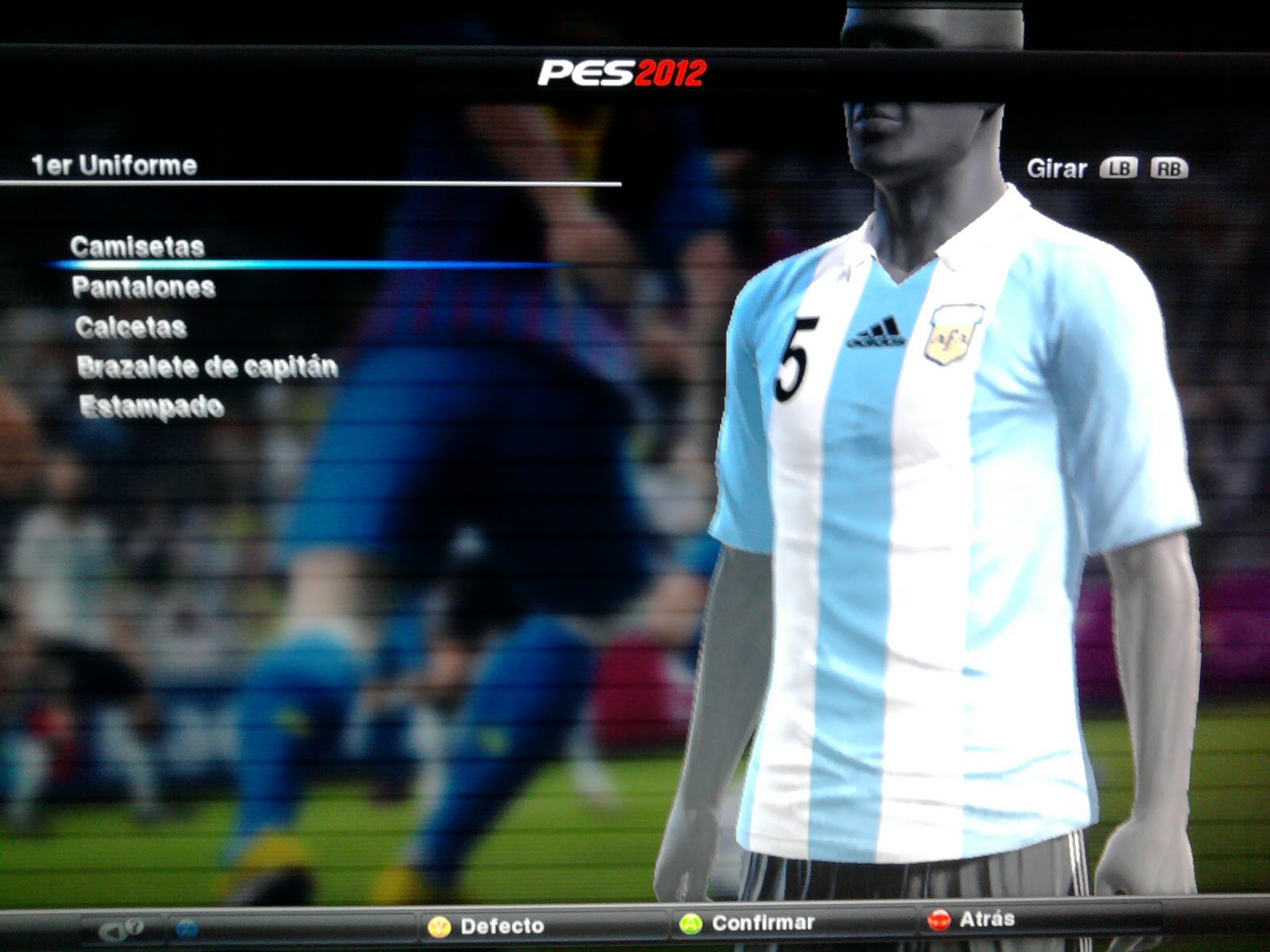Open Brazalete de capitán settings
This screenshot has height=952, width=1270.
207,367
